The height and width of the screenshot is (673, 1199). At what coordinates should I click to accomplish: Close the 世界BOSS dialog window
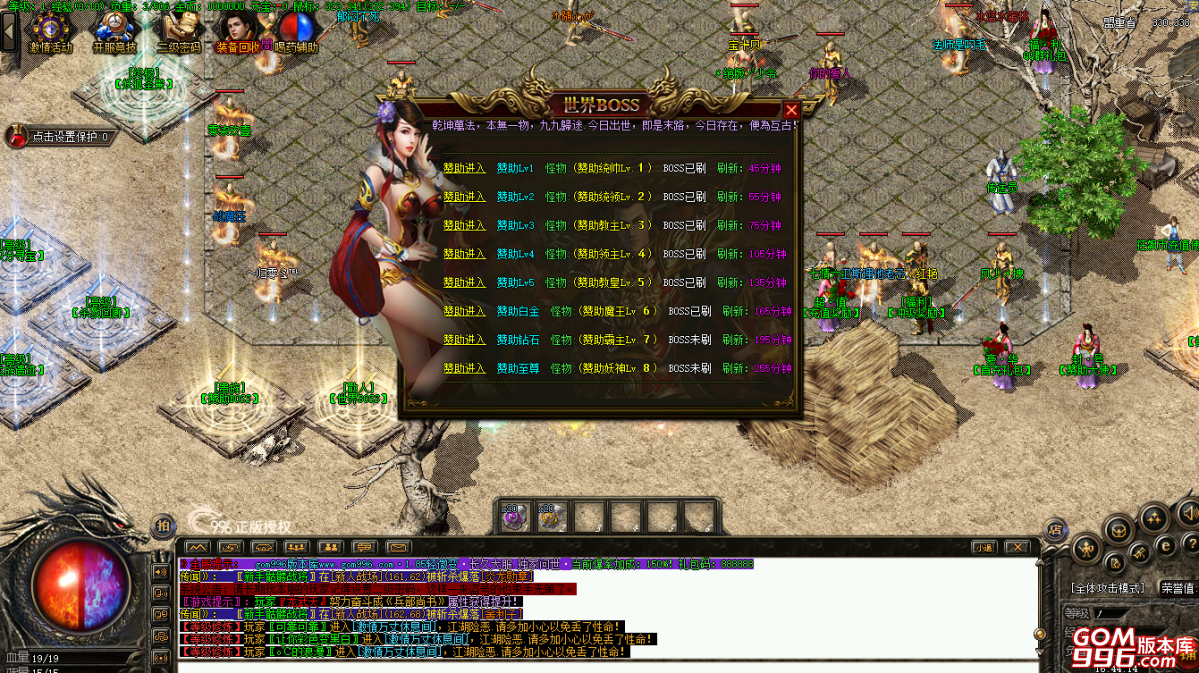(x=791, y=110)
